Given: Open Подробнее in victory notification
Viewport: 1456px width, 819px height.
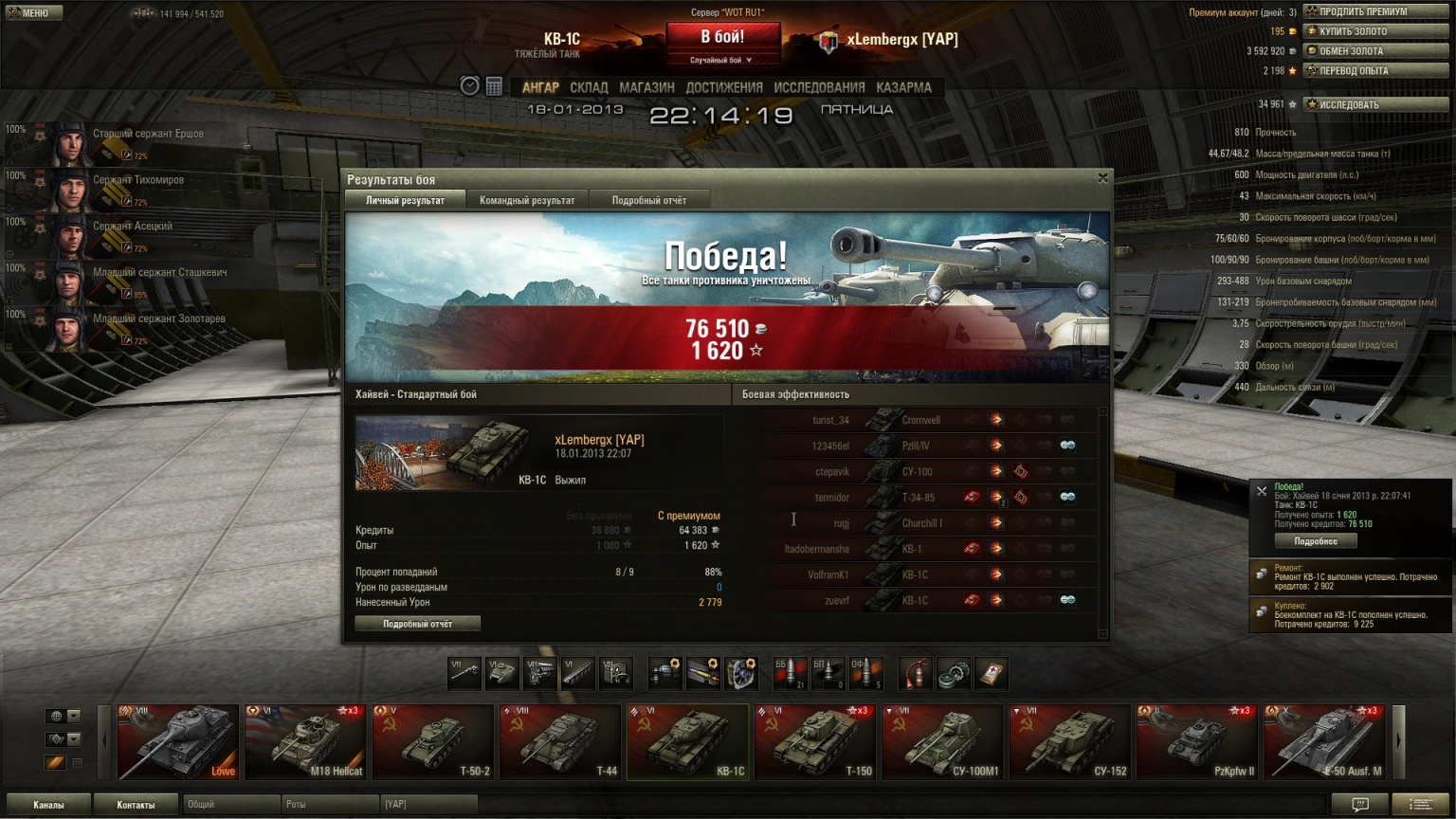Looking at the screenshot, I should [1316, 541].
